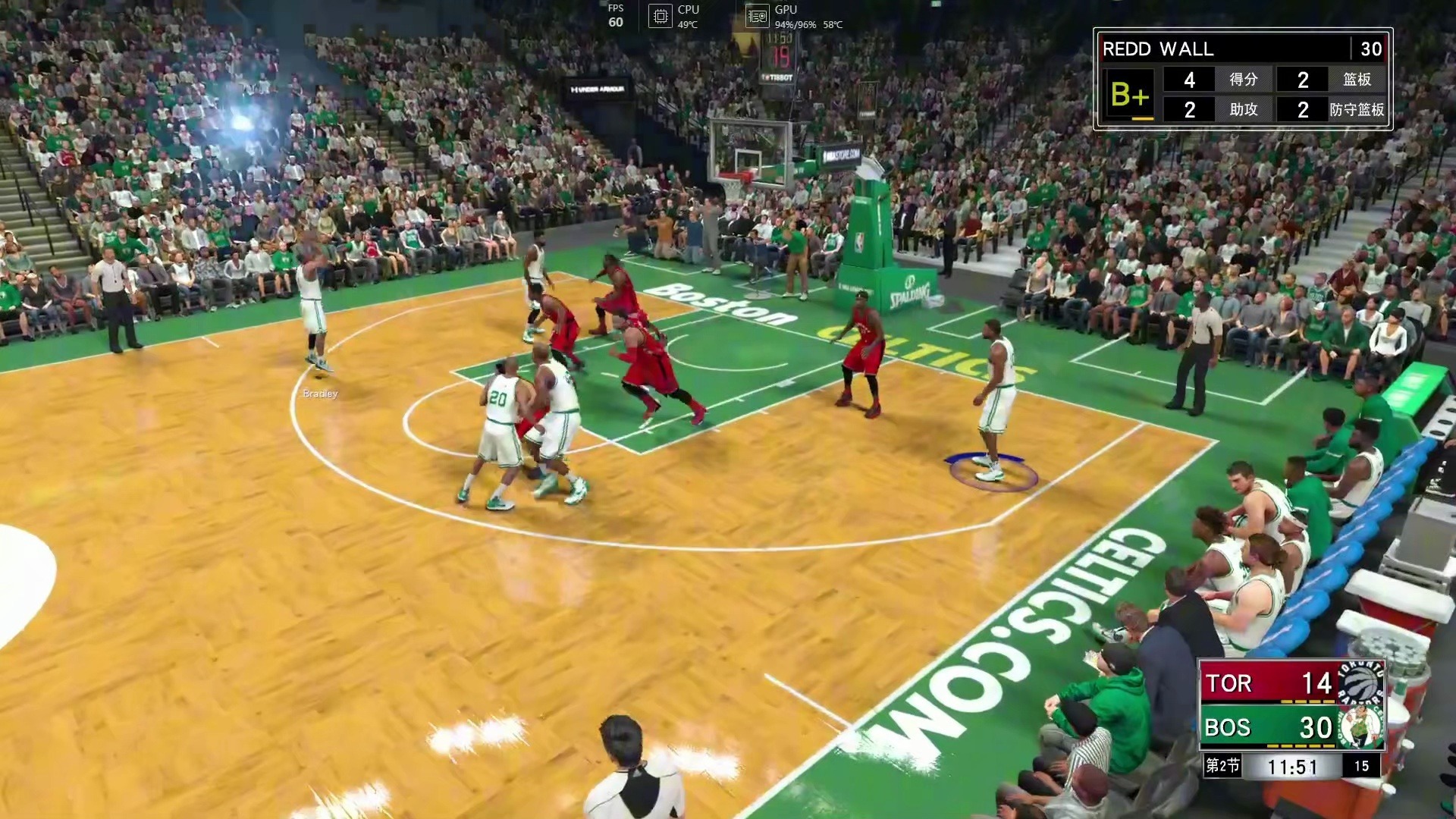Click the GPU card icon in the performance overlay
The image size is (1456, 819).
pyautogui.click(x=757, y=16)
